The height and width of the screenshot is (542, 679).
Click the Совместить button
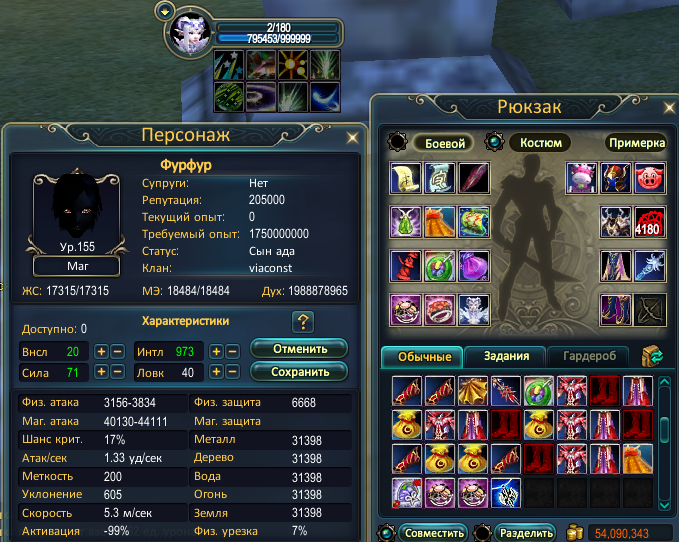(435, 532)
